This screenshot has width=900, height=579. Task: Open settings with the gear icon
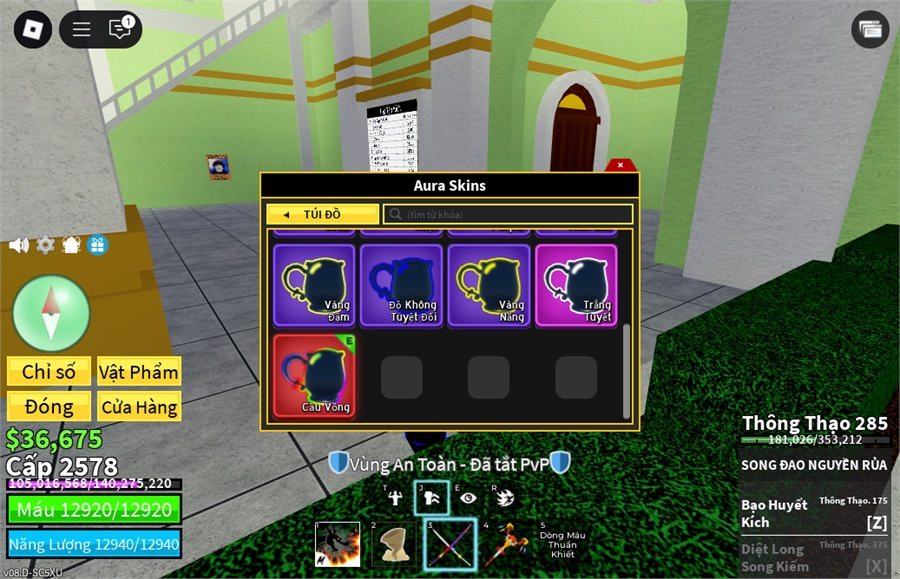coord(45,245)
